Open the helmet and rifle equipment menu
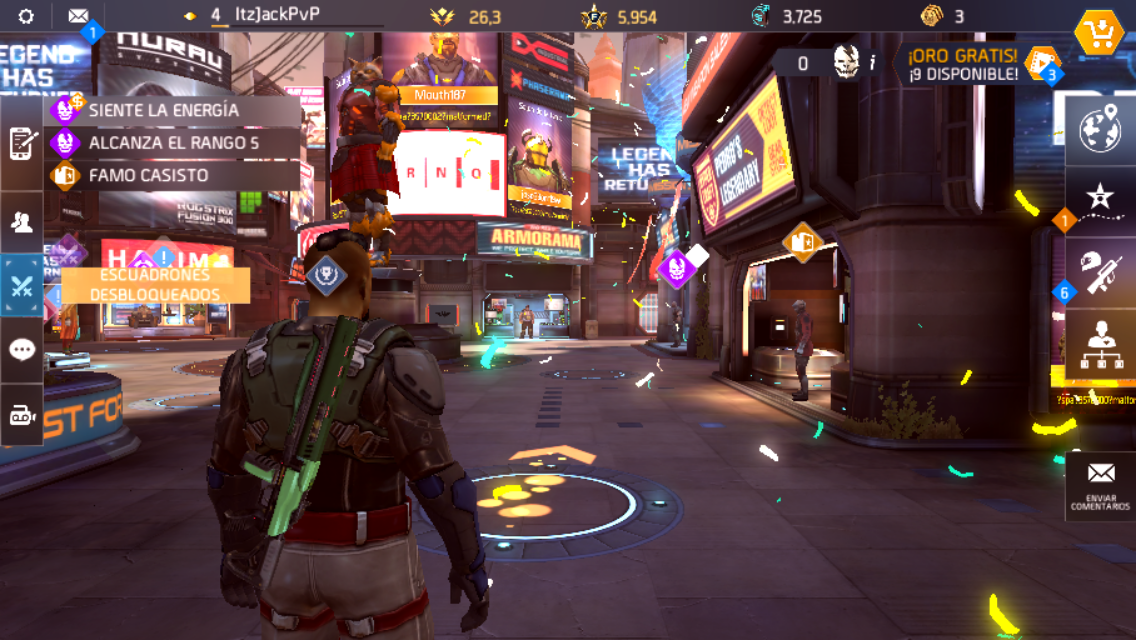Screen dimensions: 1136x640 1100,270
